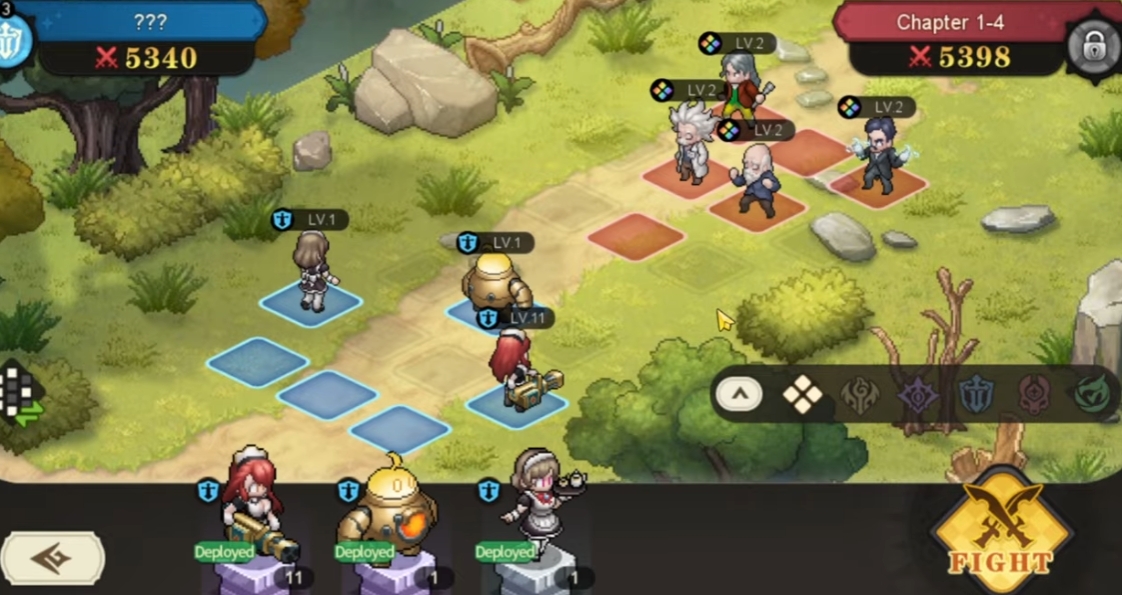Filter heroes by the tan winged faction
Screen dimensions: 1122x595
pyautogui.click(x=860, y=395)
